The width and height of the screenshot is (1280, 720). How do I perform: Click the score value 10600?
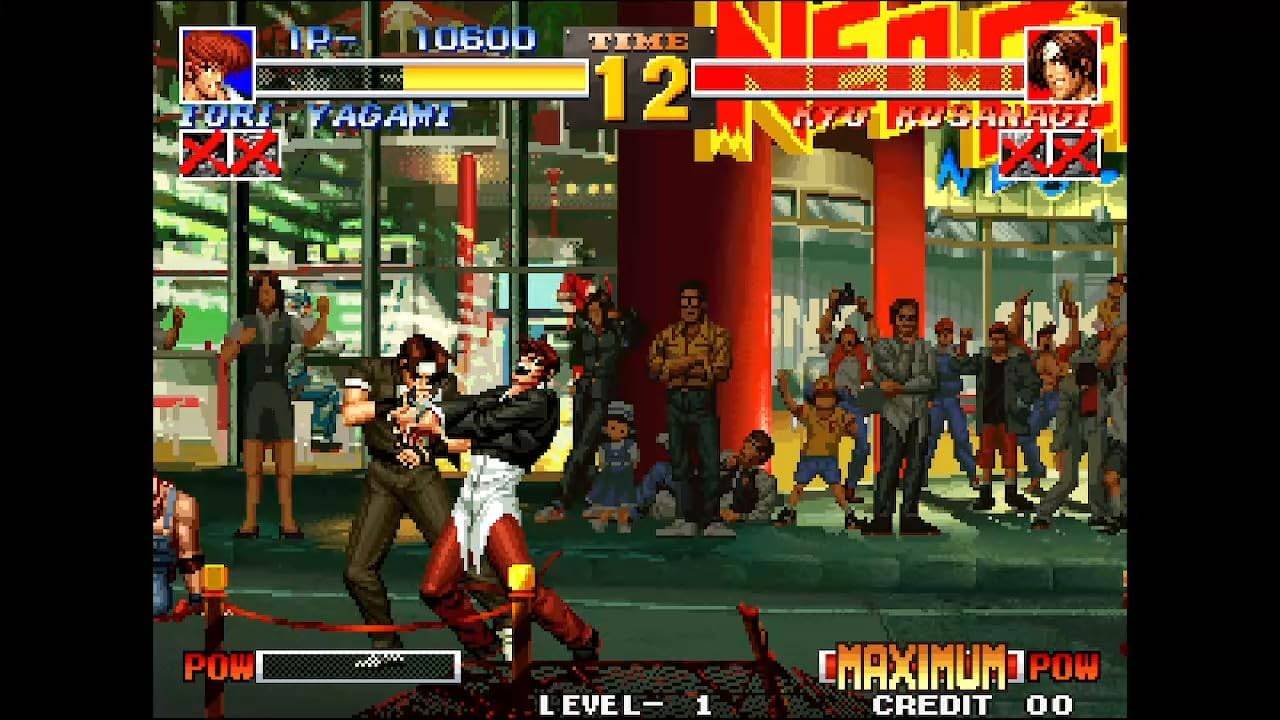[477, 42]
